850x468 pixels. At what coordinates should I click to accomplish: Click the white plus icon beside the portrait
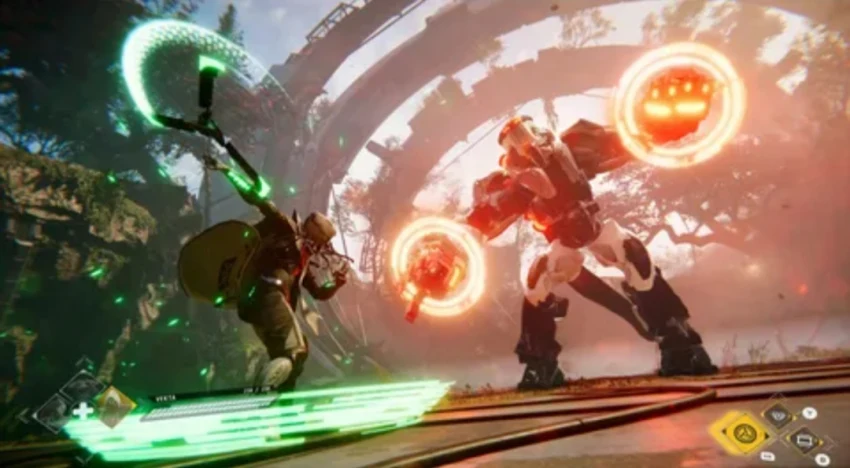click(82, 410)
